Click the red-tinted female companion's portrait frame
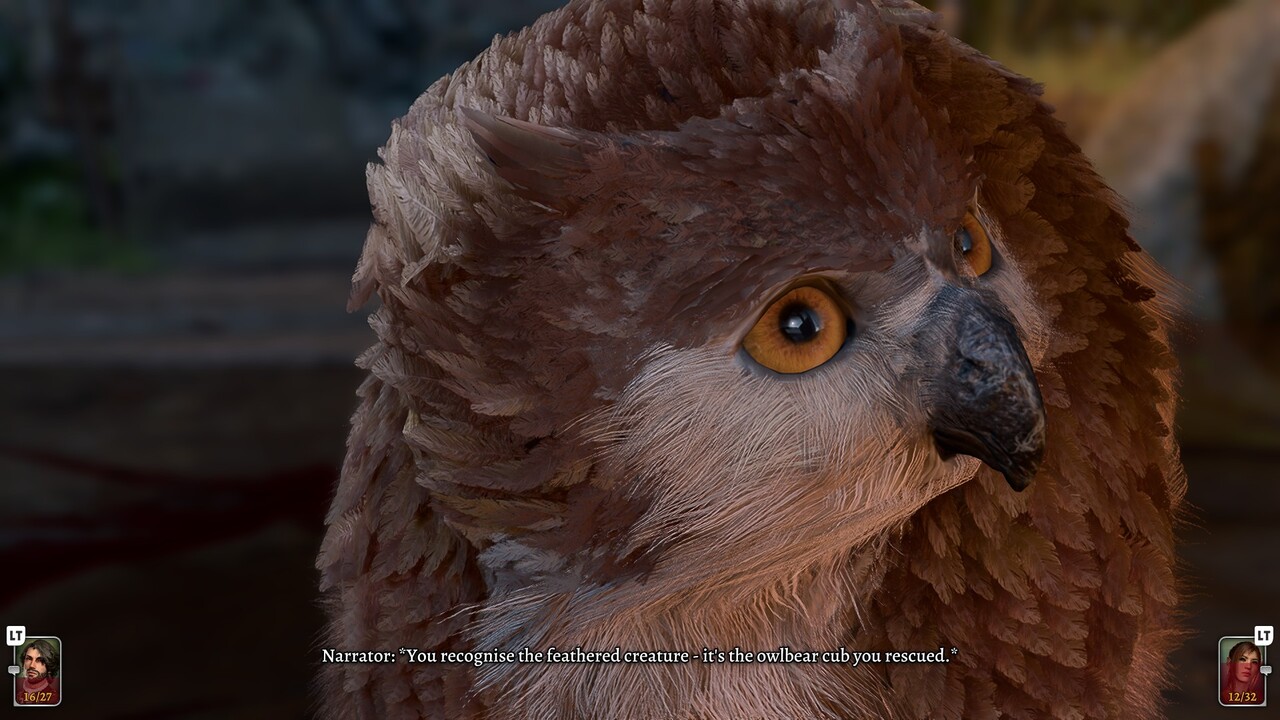Screen dimensions: 1280x720 coord(1242,672)
